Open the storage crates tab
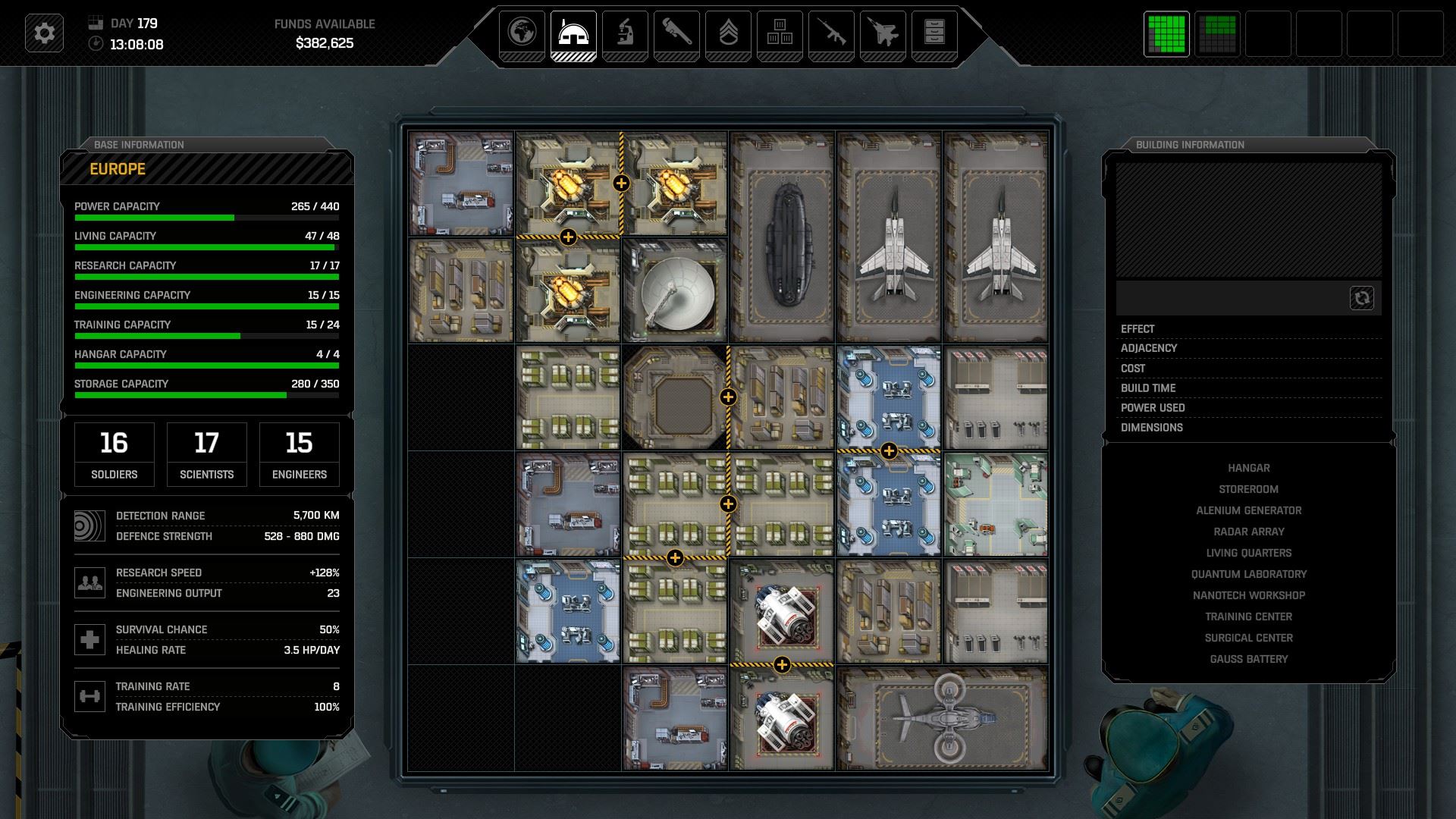The height and width of the screenshot is (819, 1456). [x=780, y=33]
